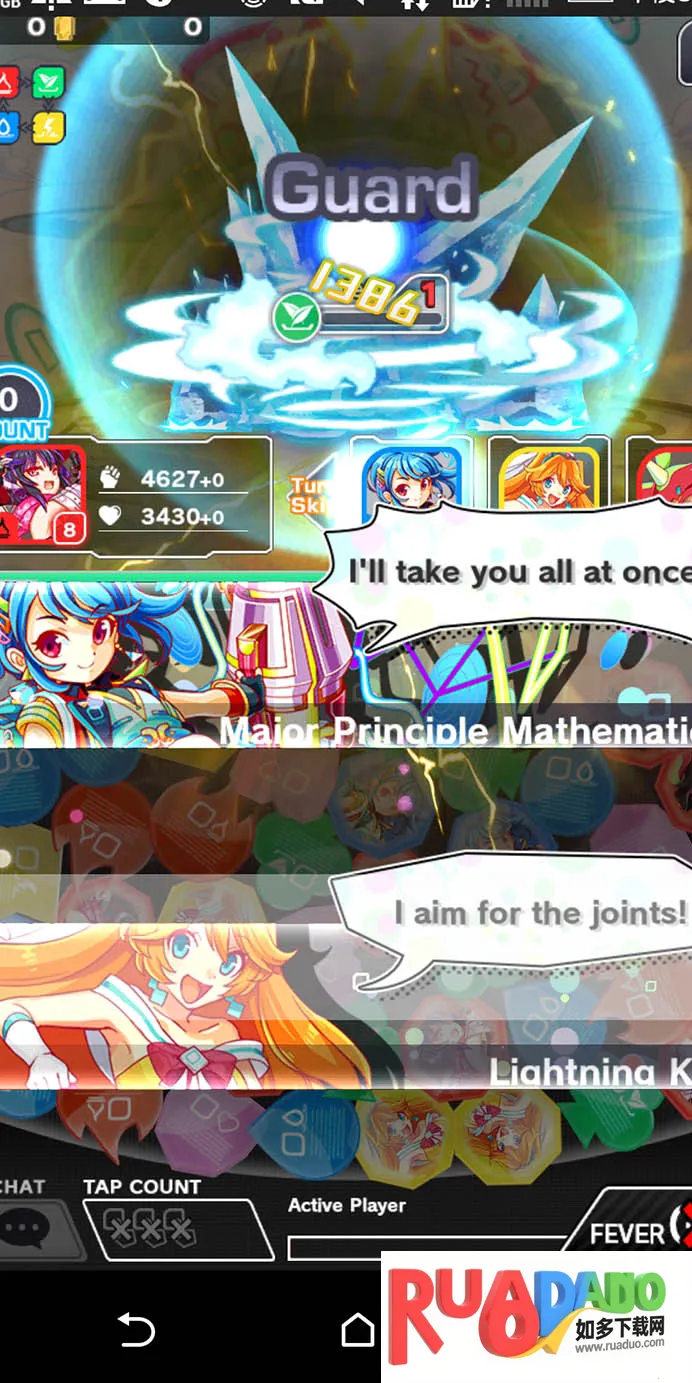This screenshot has height=1383, width=692.
Task: Open the chat speech bubble button
Action: [x=28, y=1228]
